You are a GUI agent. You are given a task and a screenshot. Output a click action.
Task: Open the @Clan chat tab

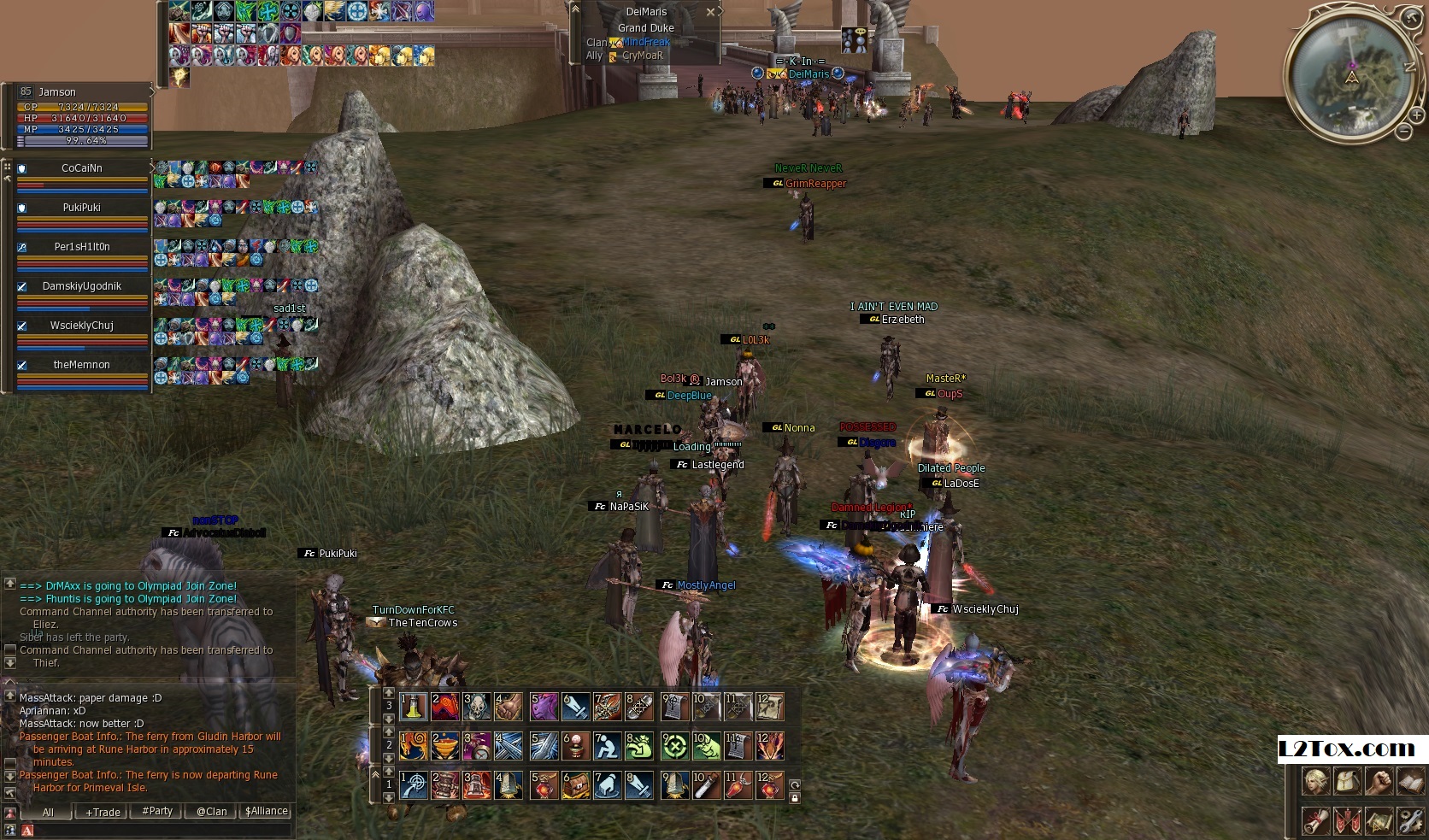point(211,812)
